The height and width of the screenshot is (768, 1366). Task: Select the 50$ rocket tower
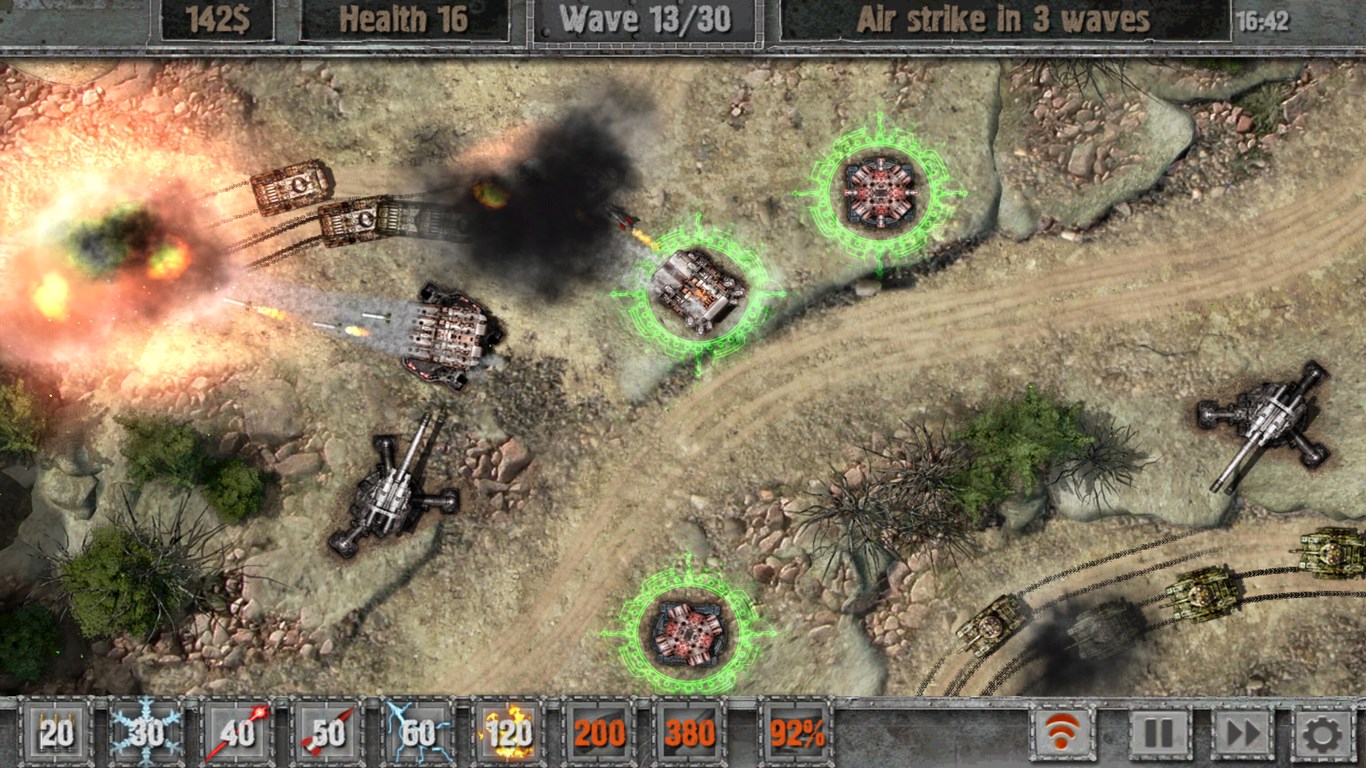point(328,733)
